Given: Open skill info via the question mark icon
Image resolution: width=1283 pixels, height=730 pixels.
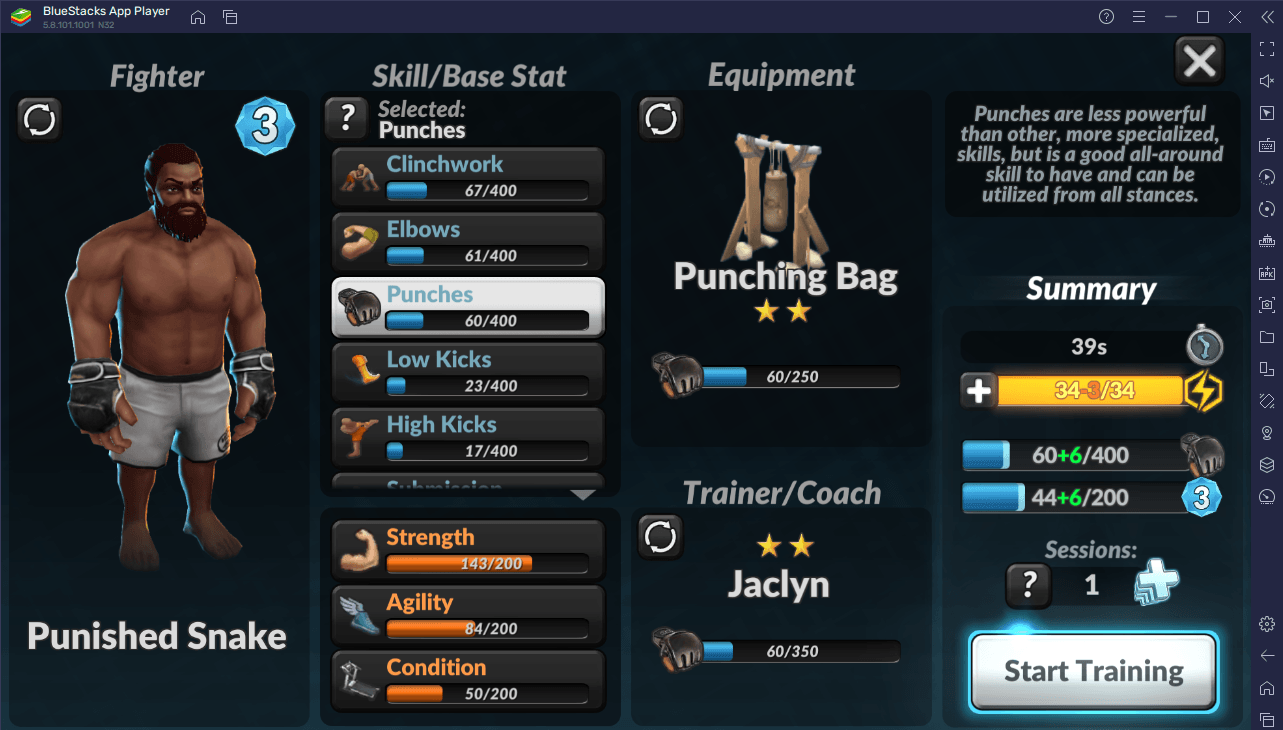Looking at the screenshot, I should [x=346, y=117].
